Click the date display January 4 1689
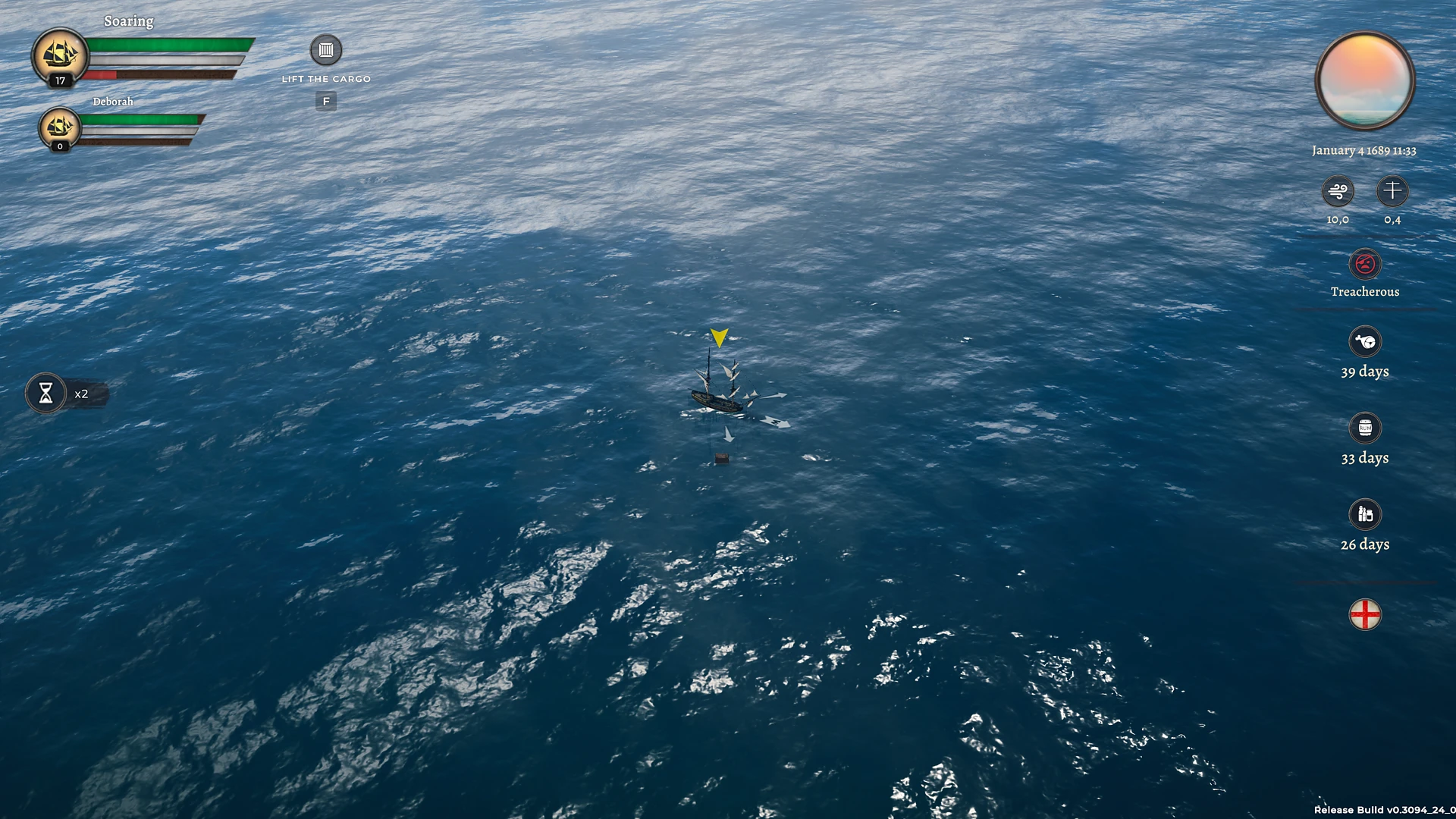 click(1363, 150)
